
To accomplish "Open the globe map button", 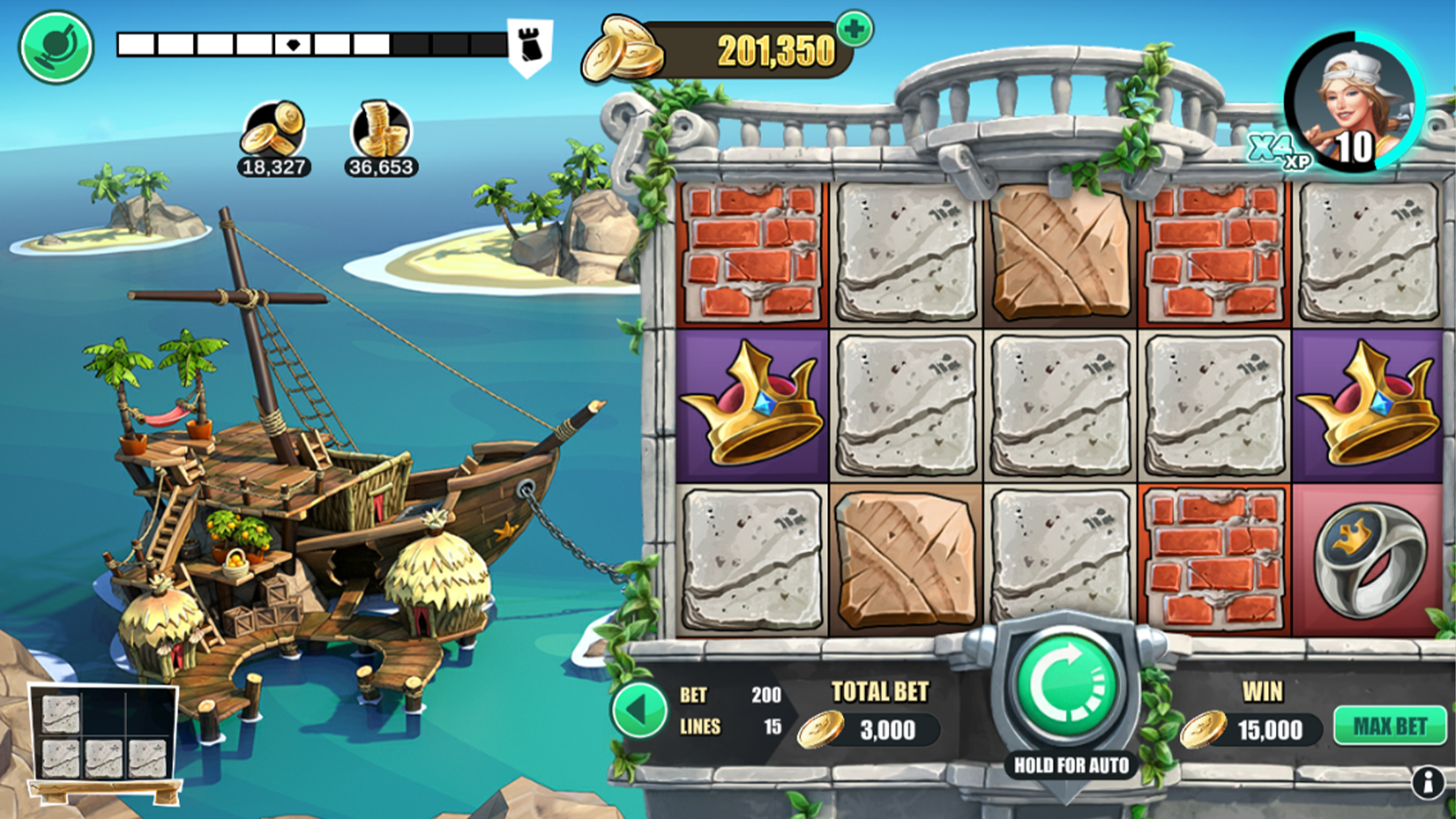I will (56, 47).
